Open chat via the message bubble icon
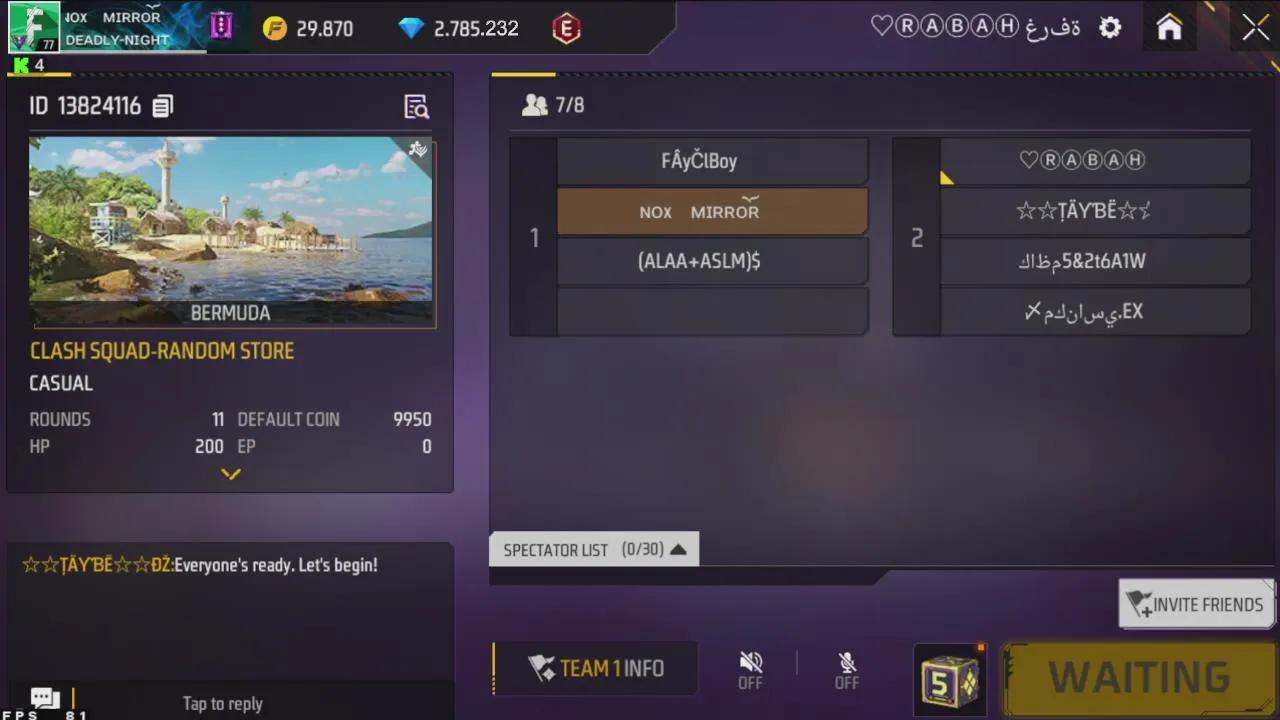Viewport: 1280px width, 720px height. click(x=44, y=697)
